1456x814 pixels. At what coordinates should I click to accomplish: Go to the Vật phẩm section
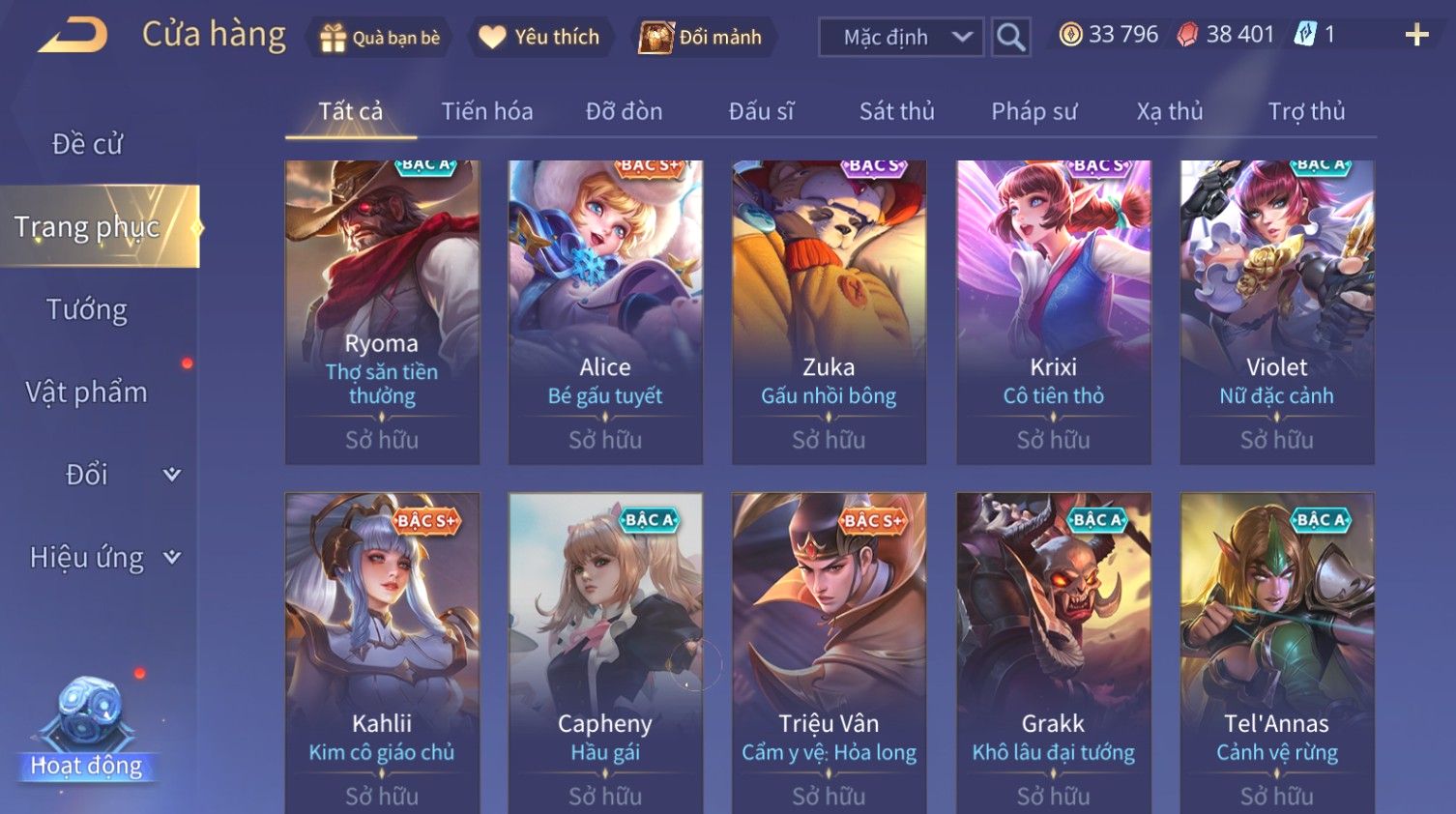click(x=87, y=392)
